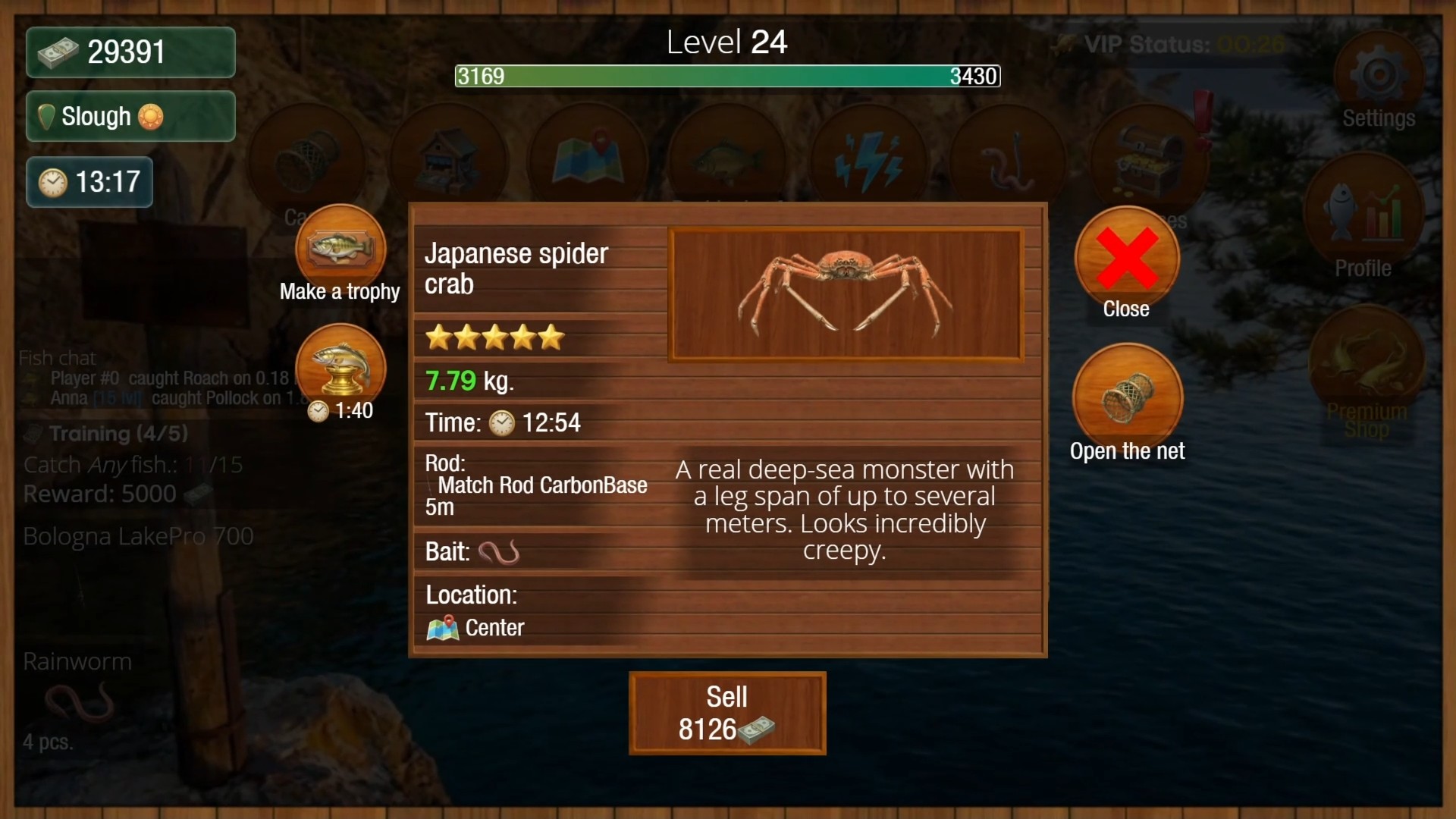
Task: Open Settings with the gear icon
Action: click(1378, 72)
